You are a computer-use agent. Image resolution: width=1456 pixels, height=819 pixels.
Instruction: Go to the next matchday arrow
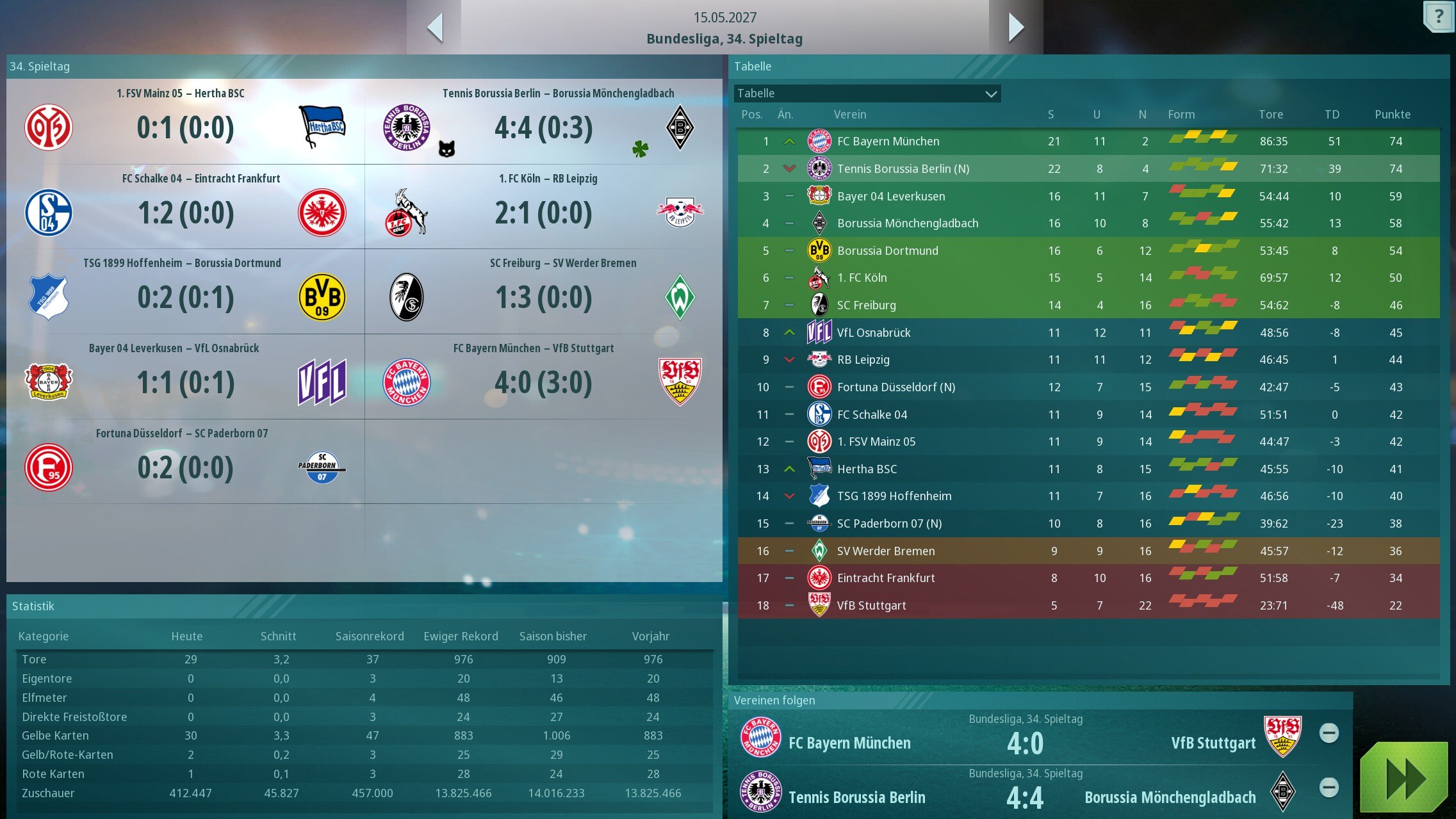(x=1016, y=28)
